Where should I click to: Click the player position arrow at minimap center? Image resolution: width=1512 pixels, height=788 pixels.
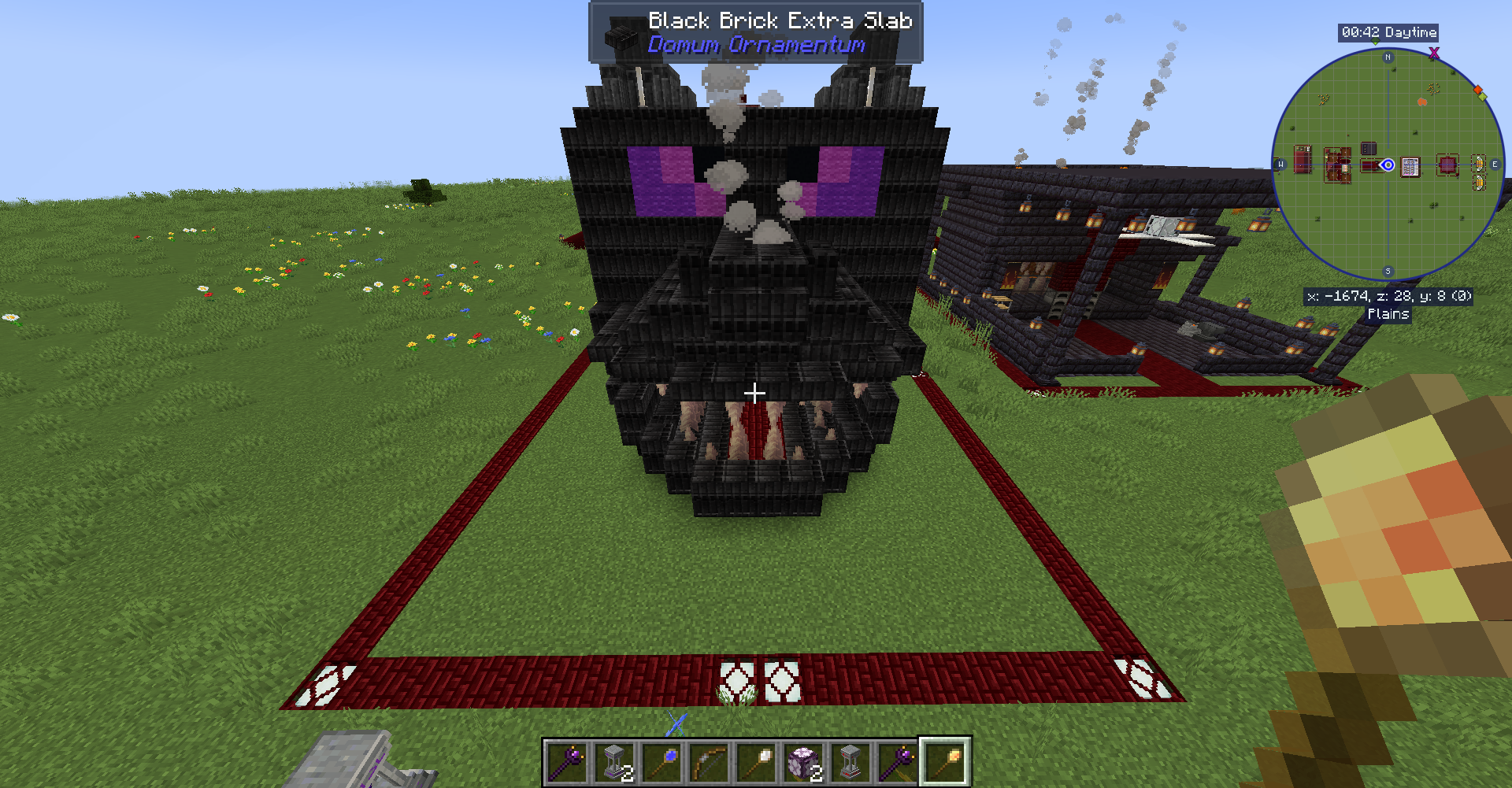coord(1388,165)
